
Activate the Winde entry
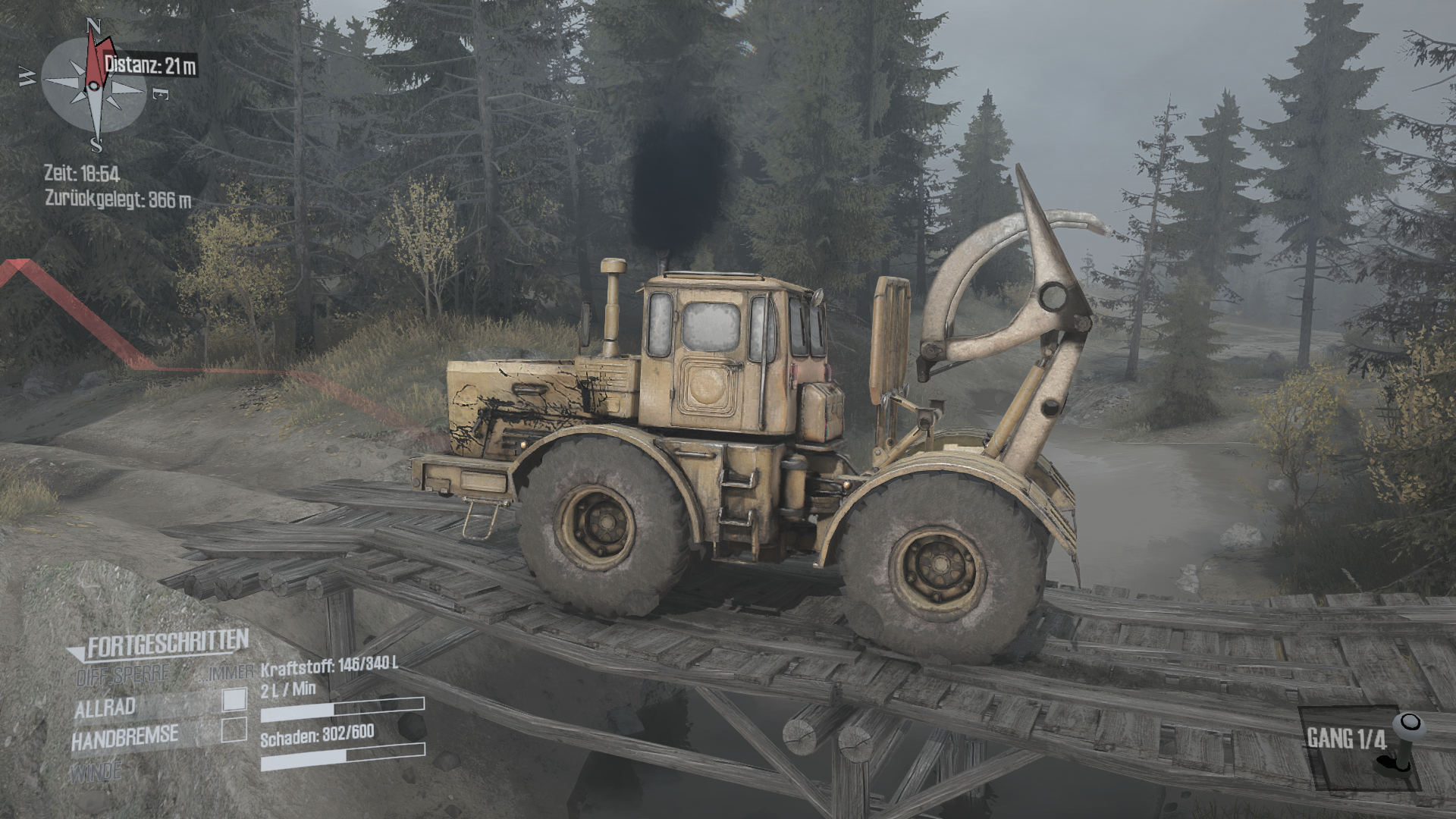point(96,772)
